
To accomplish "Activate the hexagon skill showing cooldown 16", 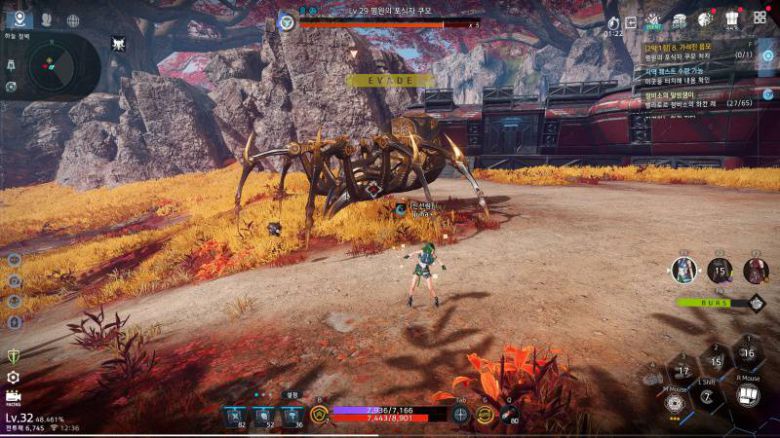I will pos(748,352).
